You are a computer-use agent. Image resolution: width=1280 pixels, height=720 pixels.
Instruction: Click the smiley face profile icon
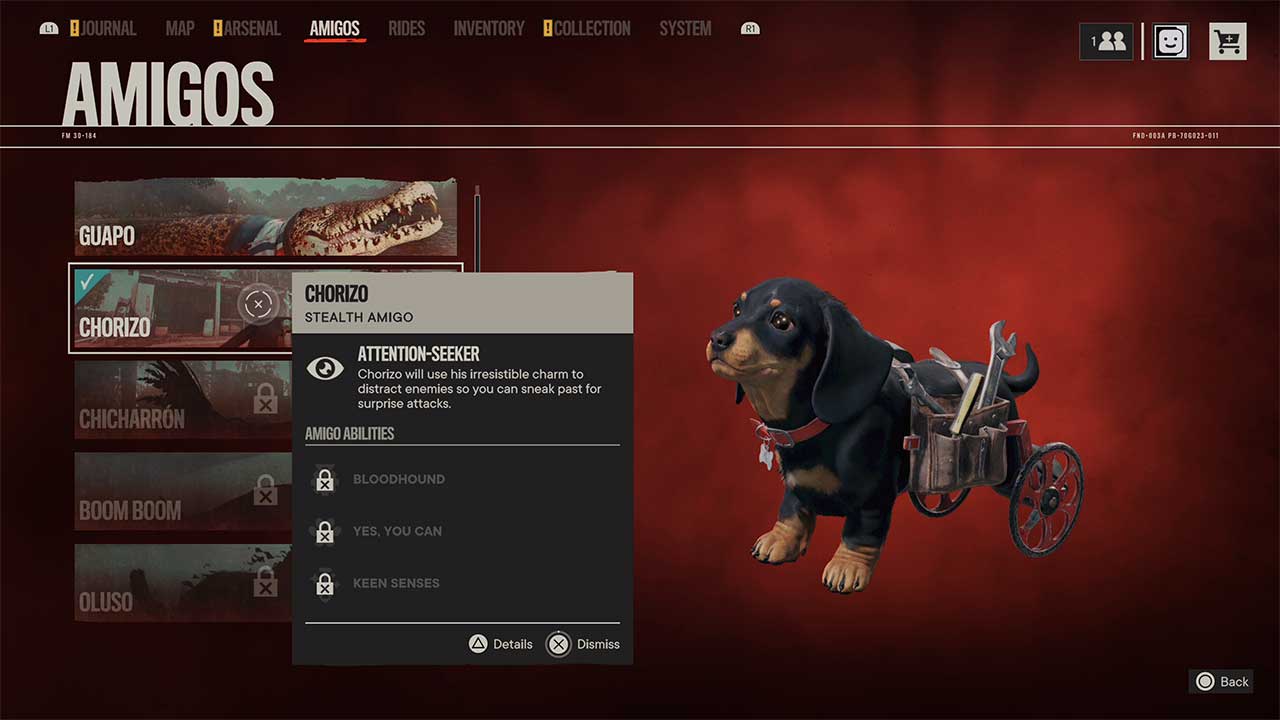(x=1170, y=41)
